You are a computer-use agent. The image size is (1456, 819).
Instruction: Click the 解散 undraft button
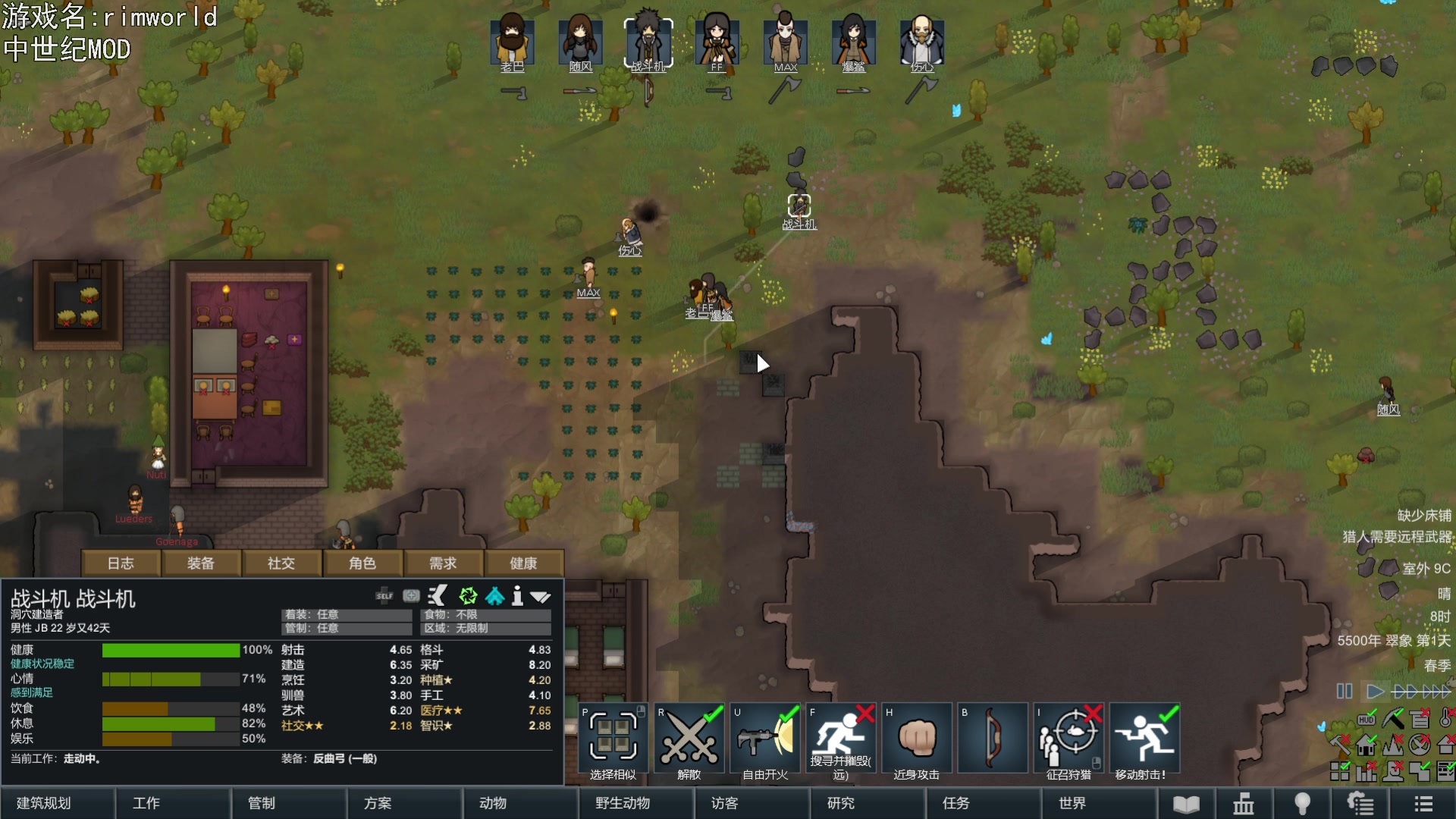pyautogui.click(x=689, y=742)
